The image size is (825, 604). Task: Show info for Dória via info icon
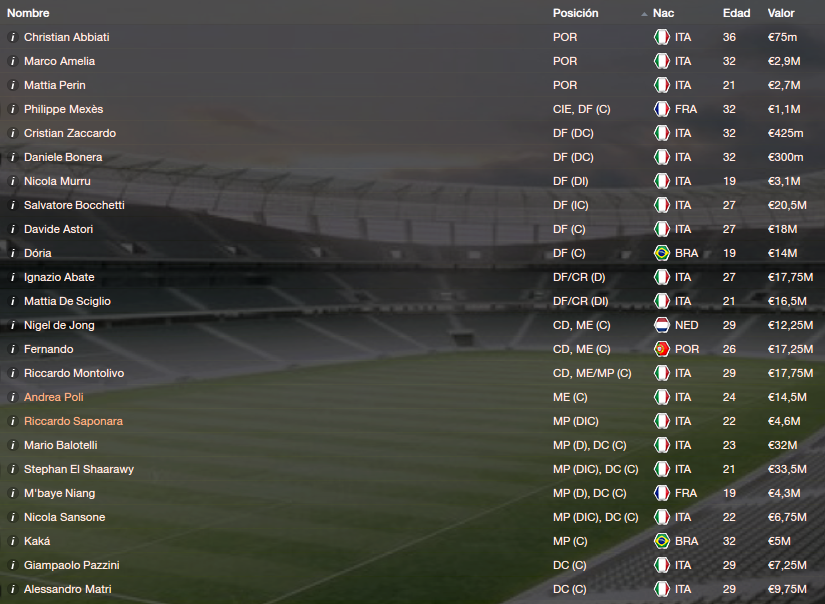coord(12,253)
